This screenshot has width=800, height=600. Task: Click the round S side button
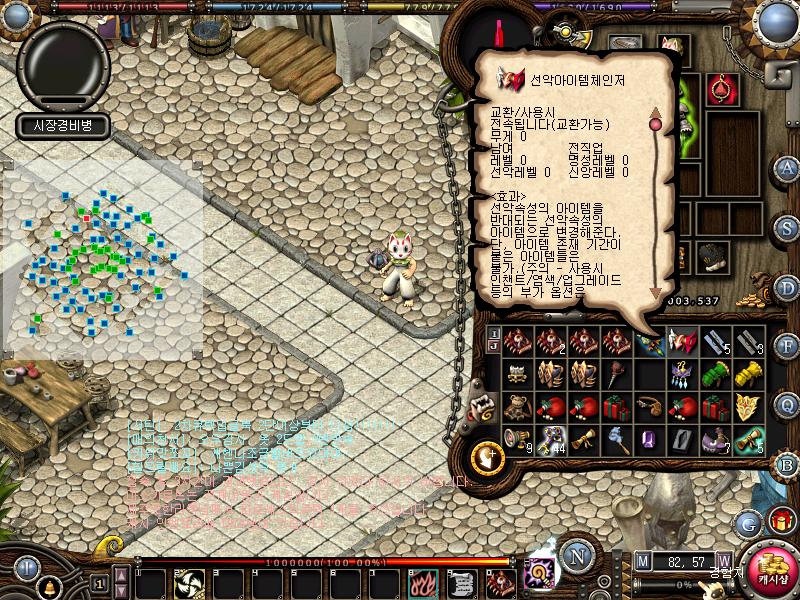point(788,227)
